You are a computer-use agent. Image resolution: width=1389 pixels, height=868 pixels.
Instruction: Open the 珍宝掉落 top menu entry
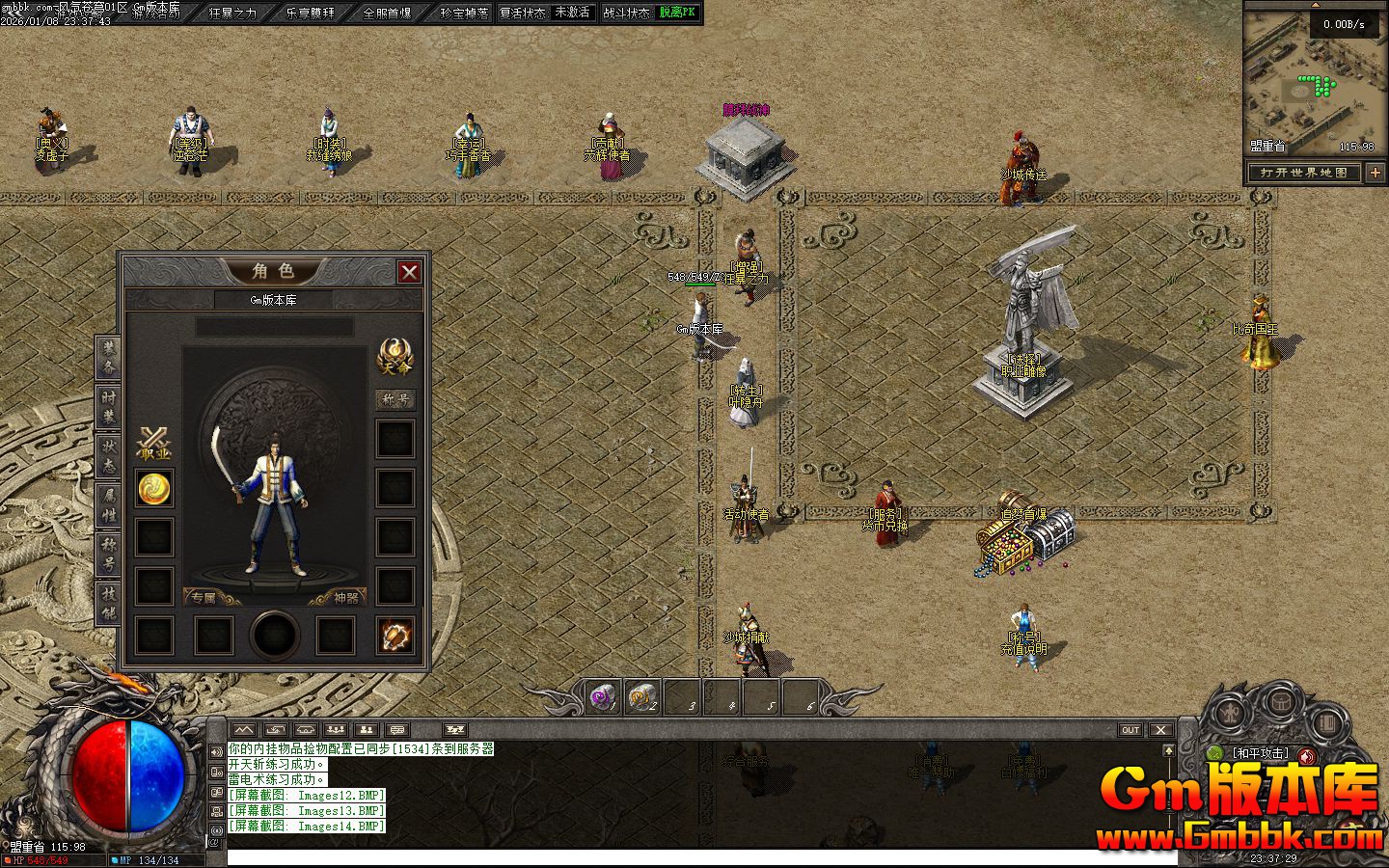click(464, 14)
